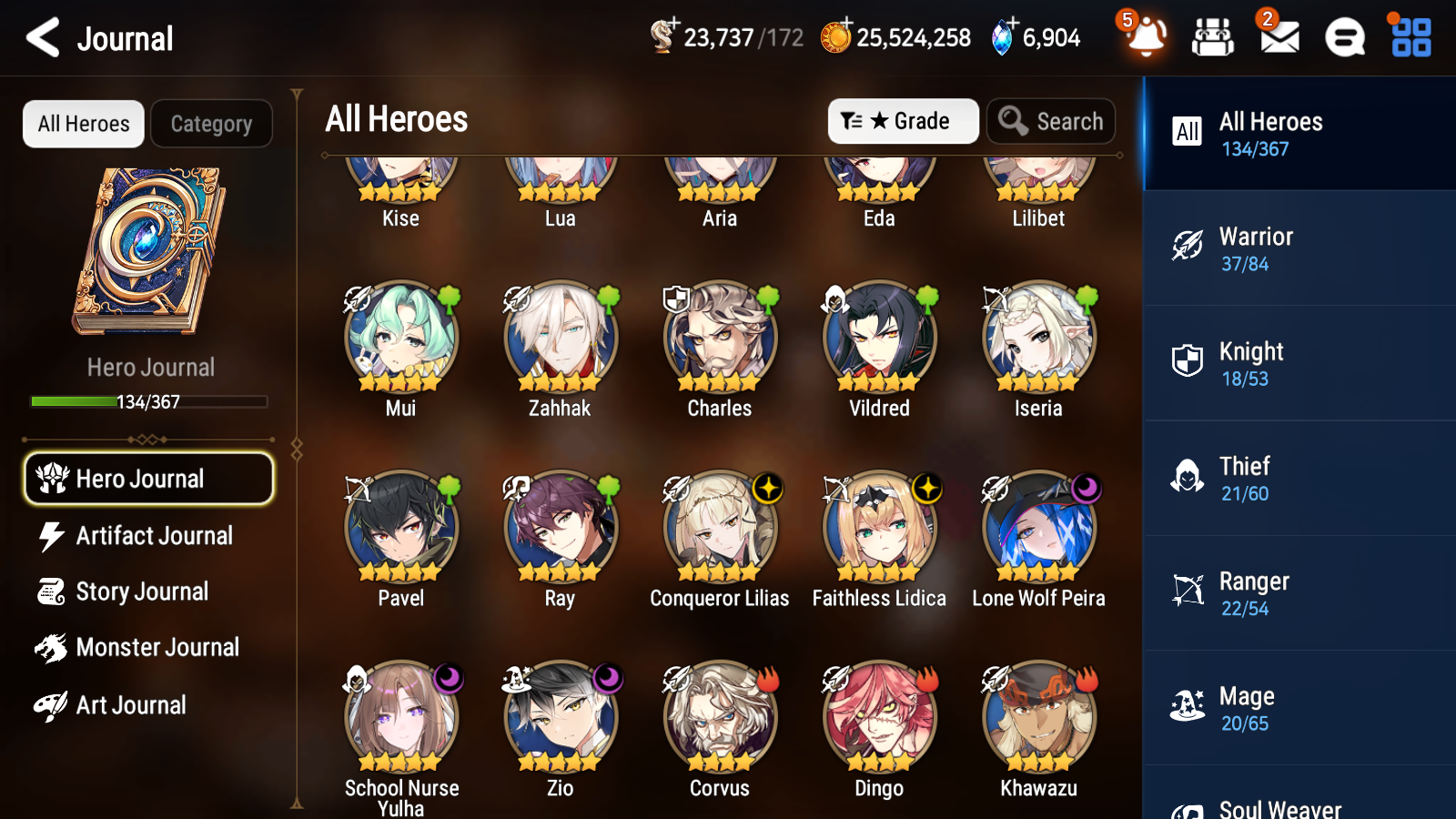1456x819 pixels.
Task: Switch to the Story Journal section
Action: click(143, 591)
